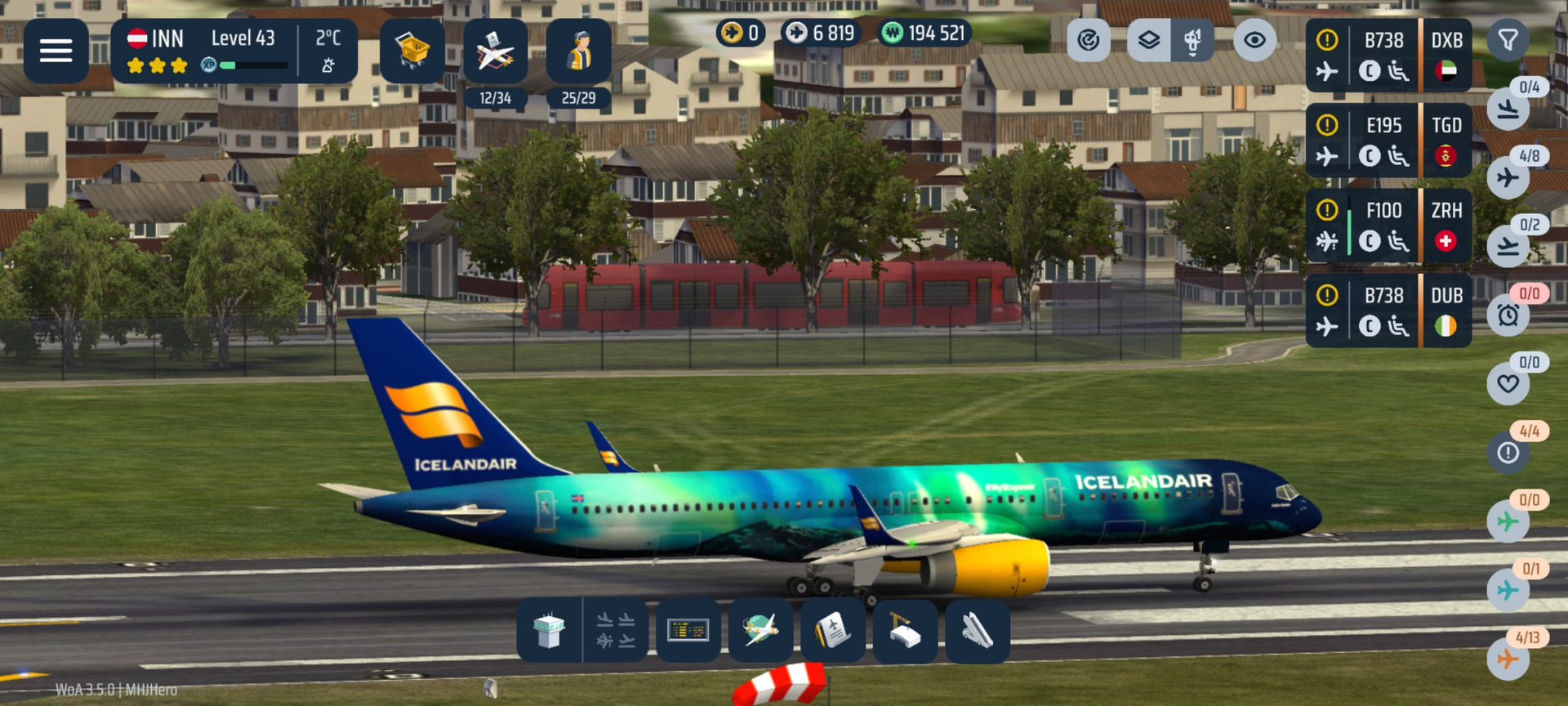Open the control tower panel
The image size is (1568, 706).
[x=549, y=631]
